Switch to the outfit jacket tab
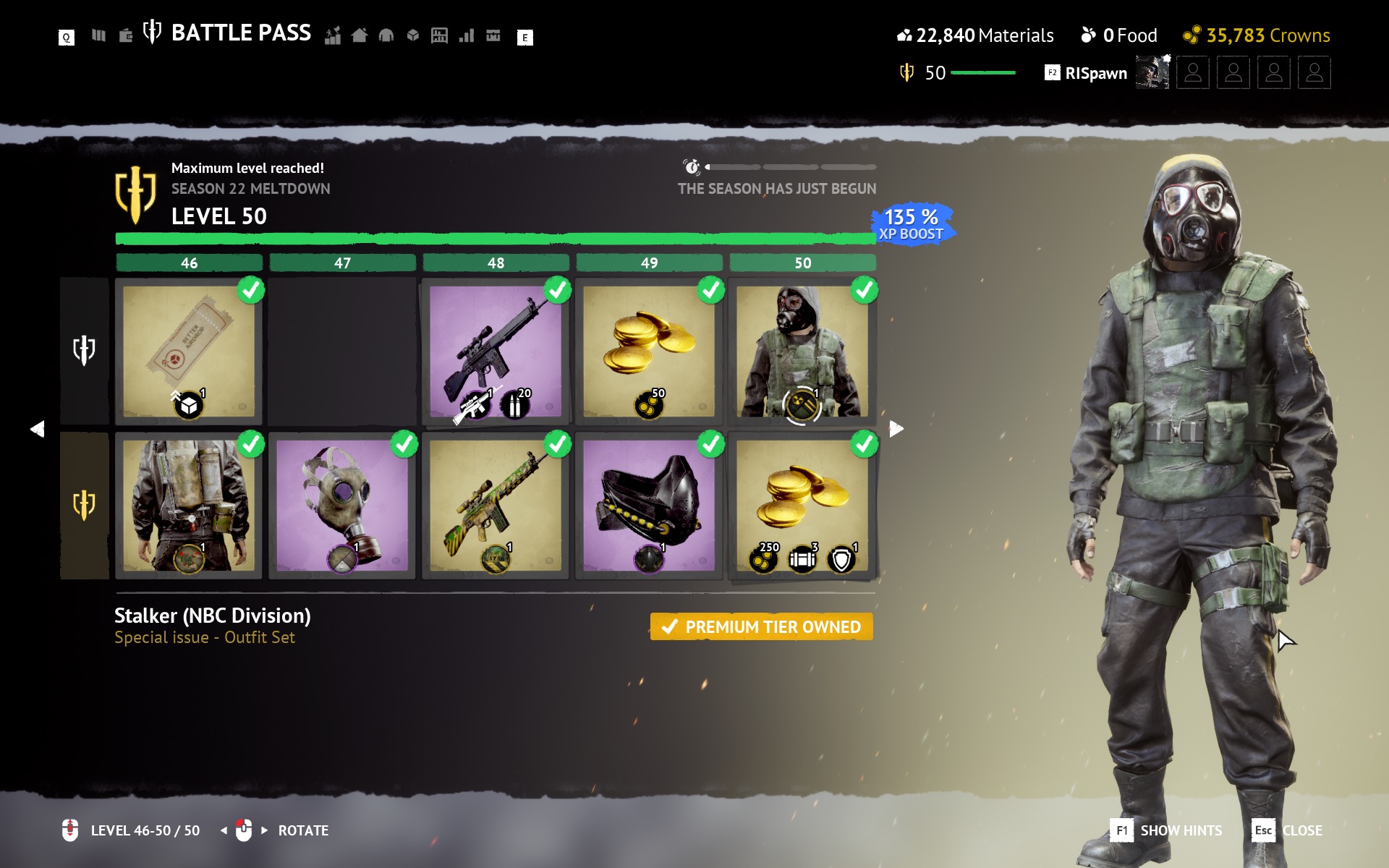 tap(386, 35)
